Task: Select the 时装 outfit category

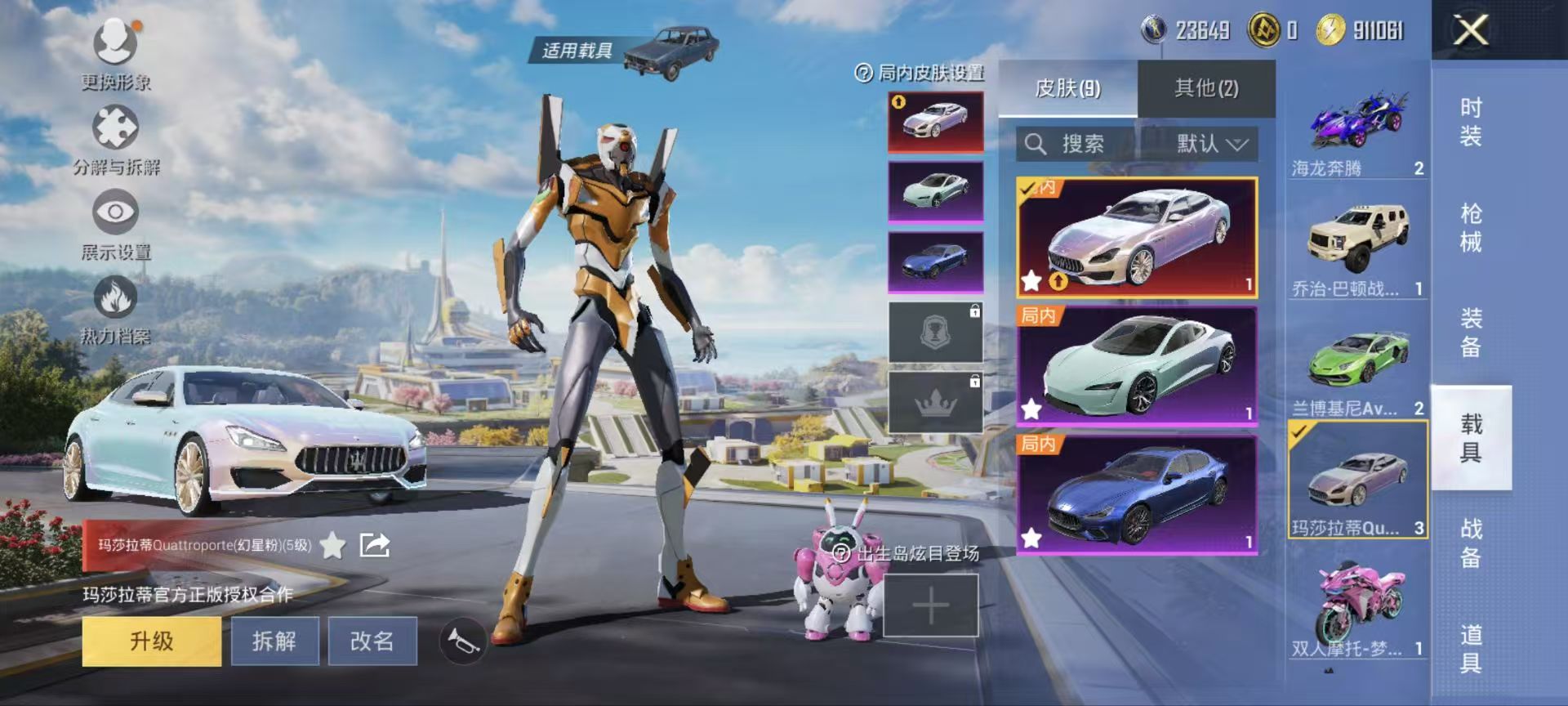Action: 1471,123
